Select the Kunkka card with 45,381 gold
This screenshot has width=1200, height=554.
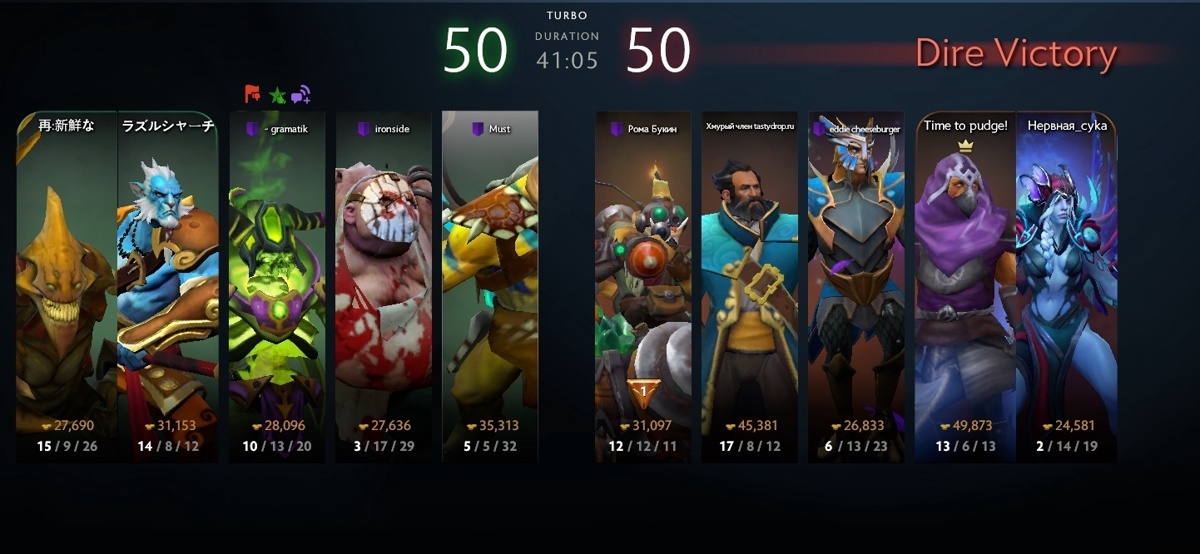[x=749, y=285]
